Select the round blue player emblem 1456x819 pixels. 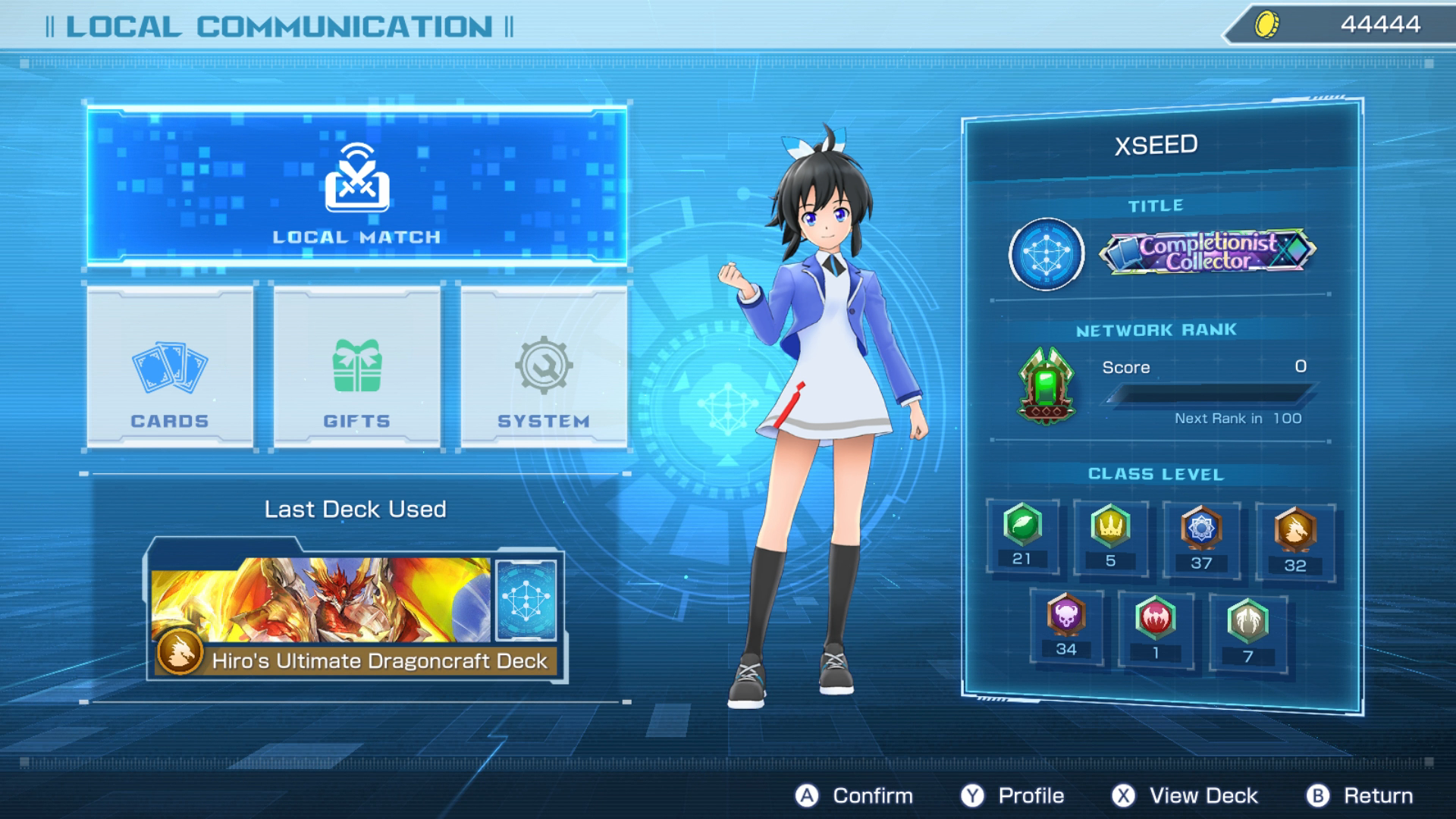pyautogui.click(x=1046, y=254)
